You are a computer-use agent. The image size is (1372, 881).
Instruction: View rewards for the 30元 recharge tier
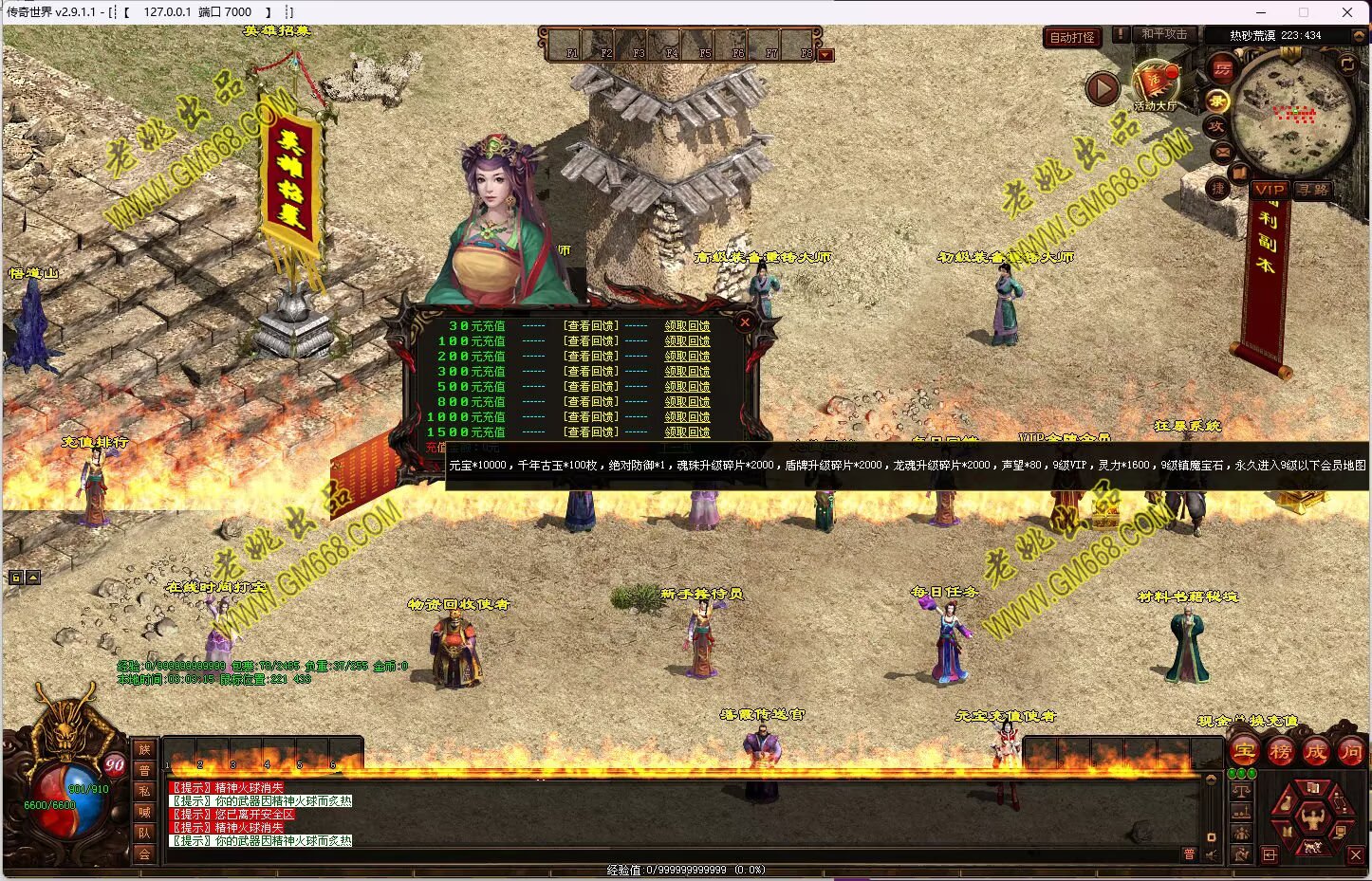[x=590, y=326]
